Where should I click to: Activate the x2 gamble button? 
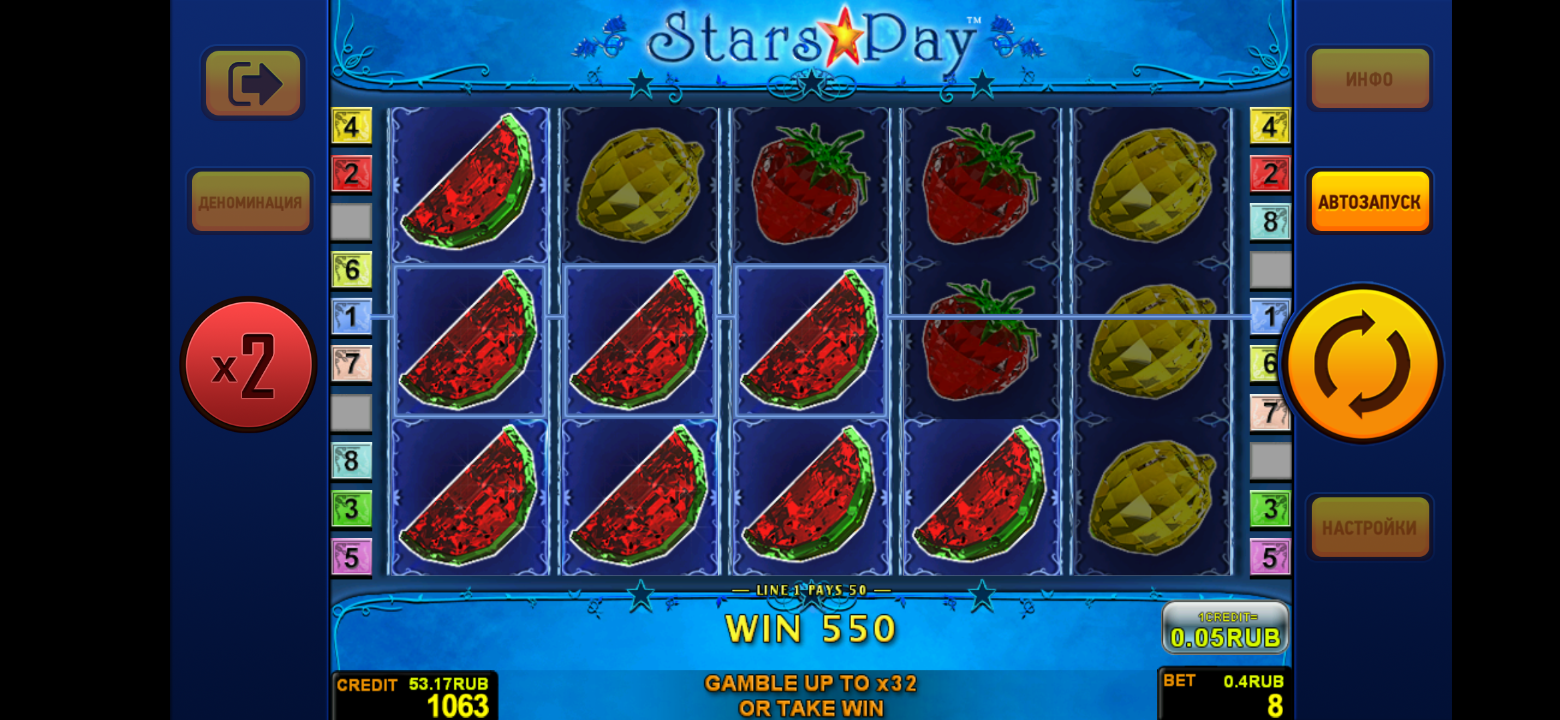248,365
